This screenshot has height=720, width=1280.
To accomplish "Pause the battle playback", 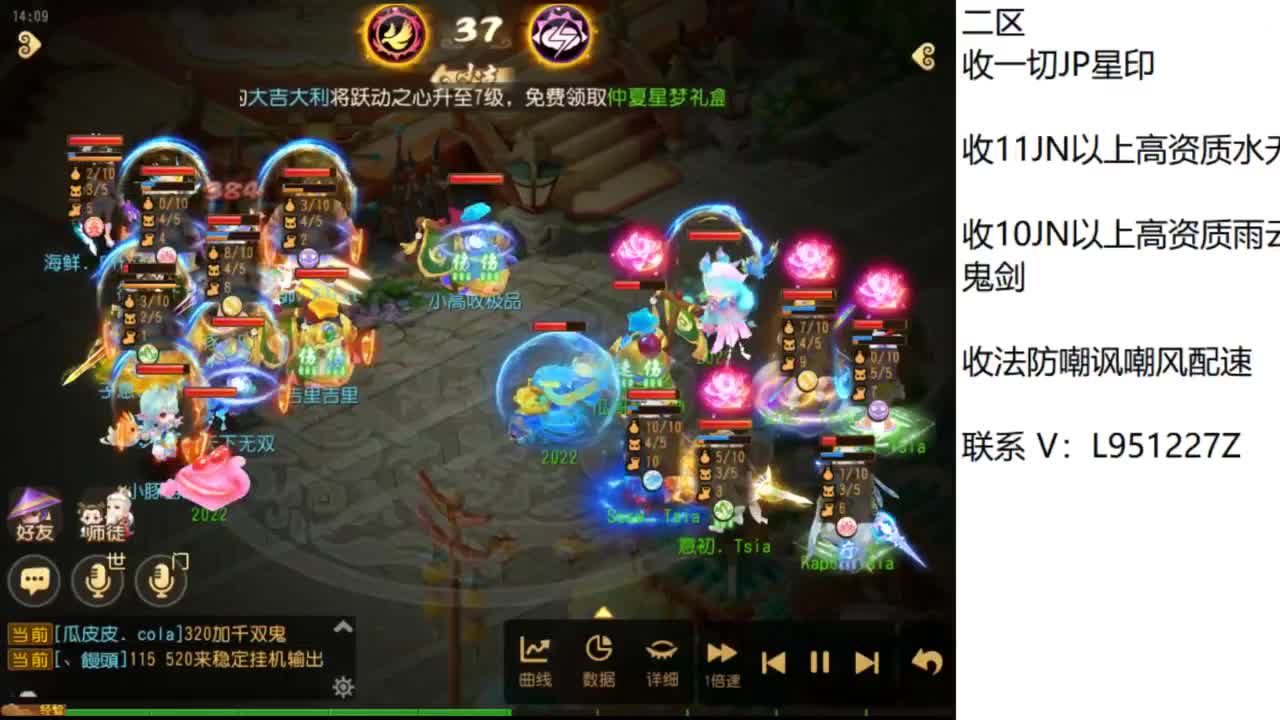I will [819, 659].
